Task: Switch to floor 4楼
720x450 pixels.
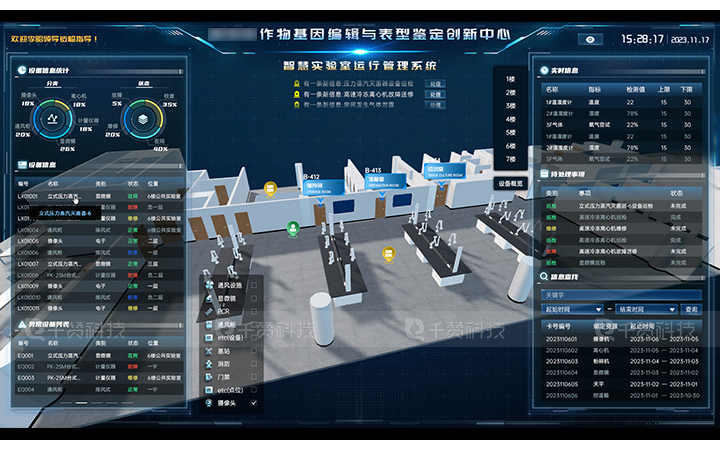Action: (x=510, y=118)
